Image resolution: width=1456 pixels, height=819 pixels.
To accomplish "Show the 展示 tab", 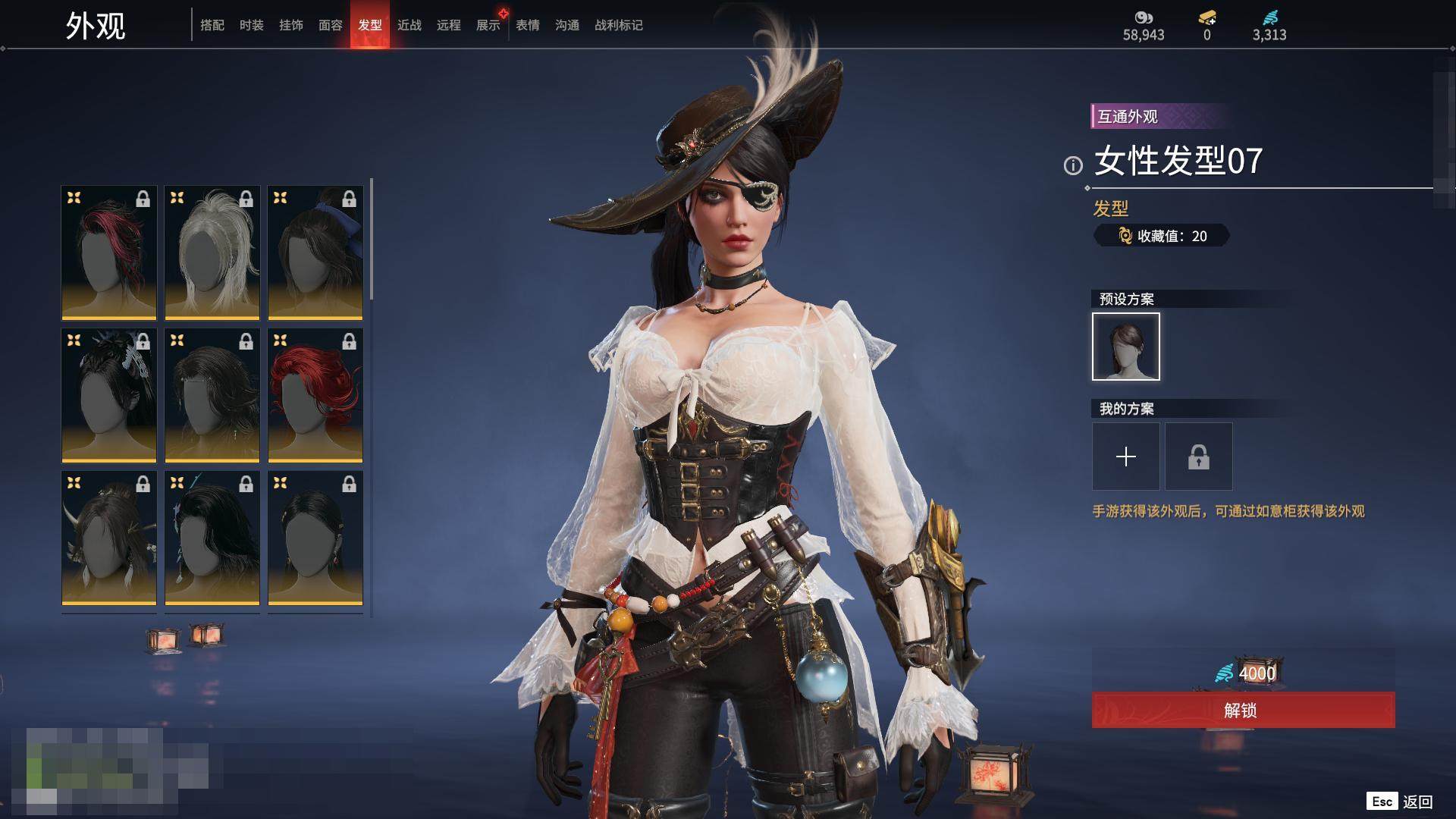I will click(x=488, y=25).
